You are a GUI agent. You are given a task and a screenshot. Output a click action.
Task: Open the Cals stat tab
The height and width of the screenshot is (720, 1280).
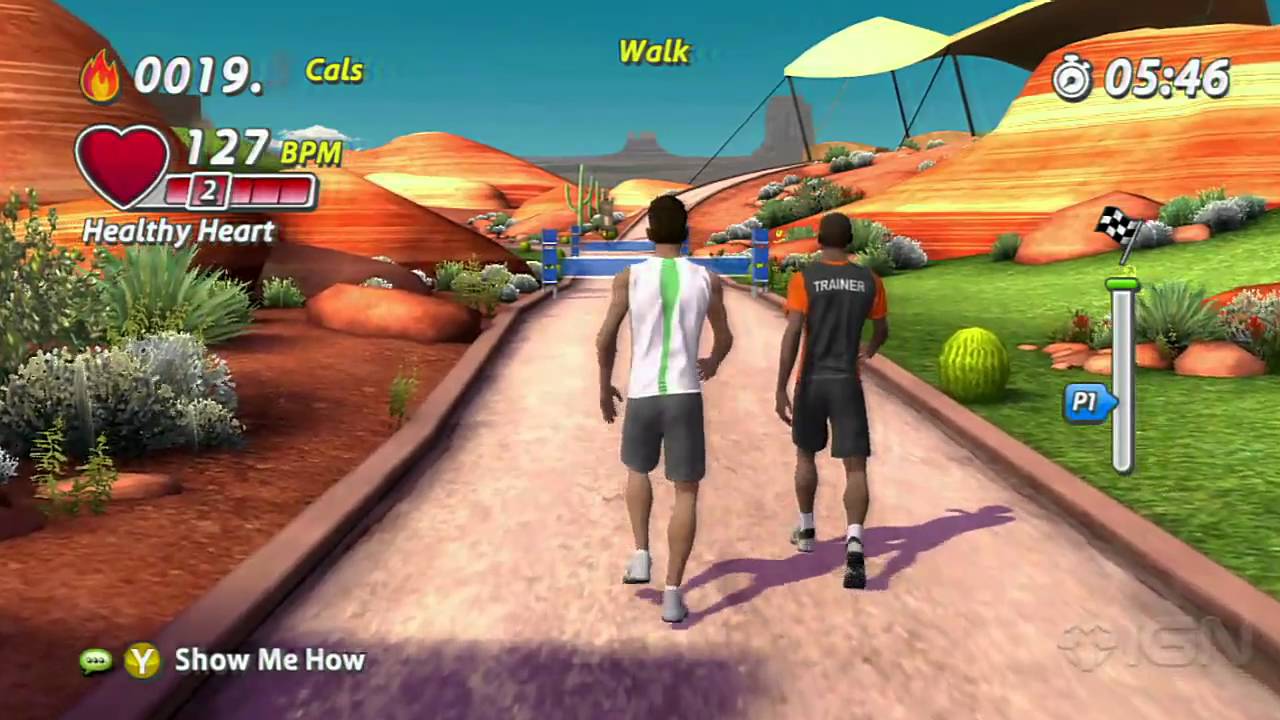click(x=334, y=70)
